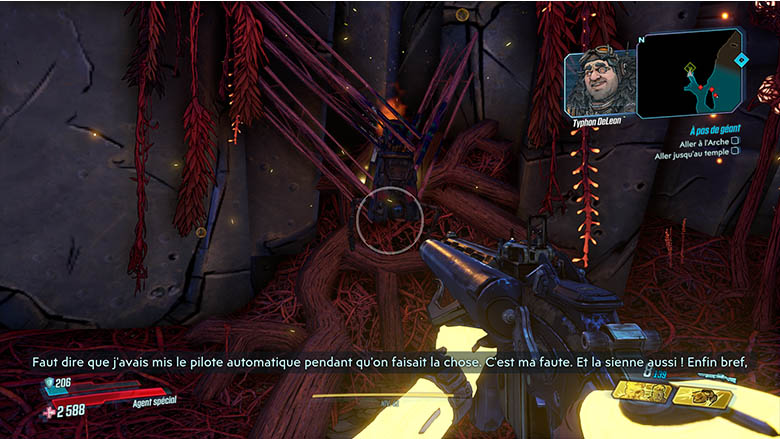Click the Typhon DeLeon speaker portrait

[600, 84]
